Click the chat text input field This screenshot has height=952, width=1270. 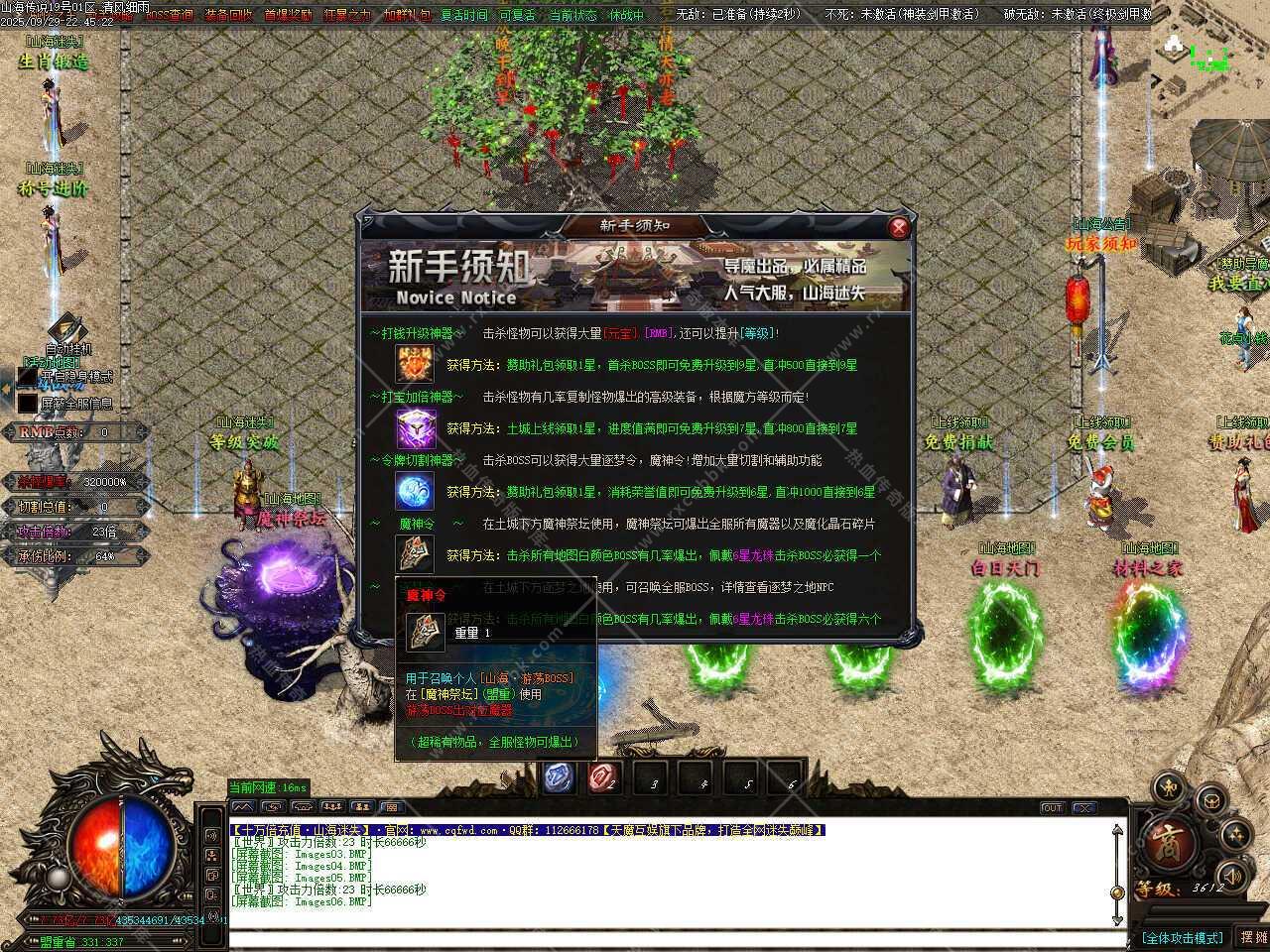point(675,938)
